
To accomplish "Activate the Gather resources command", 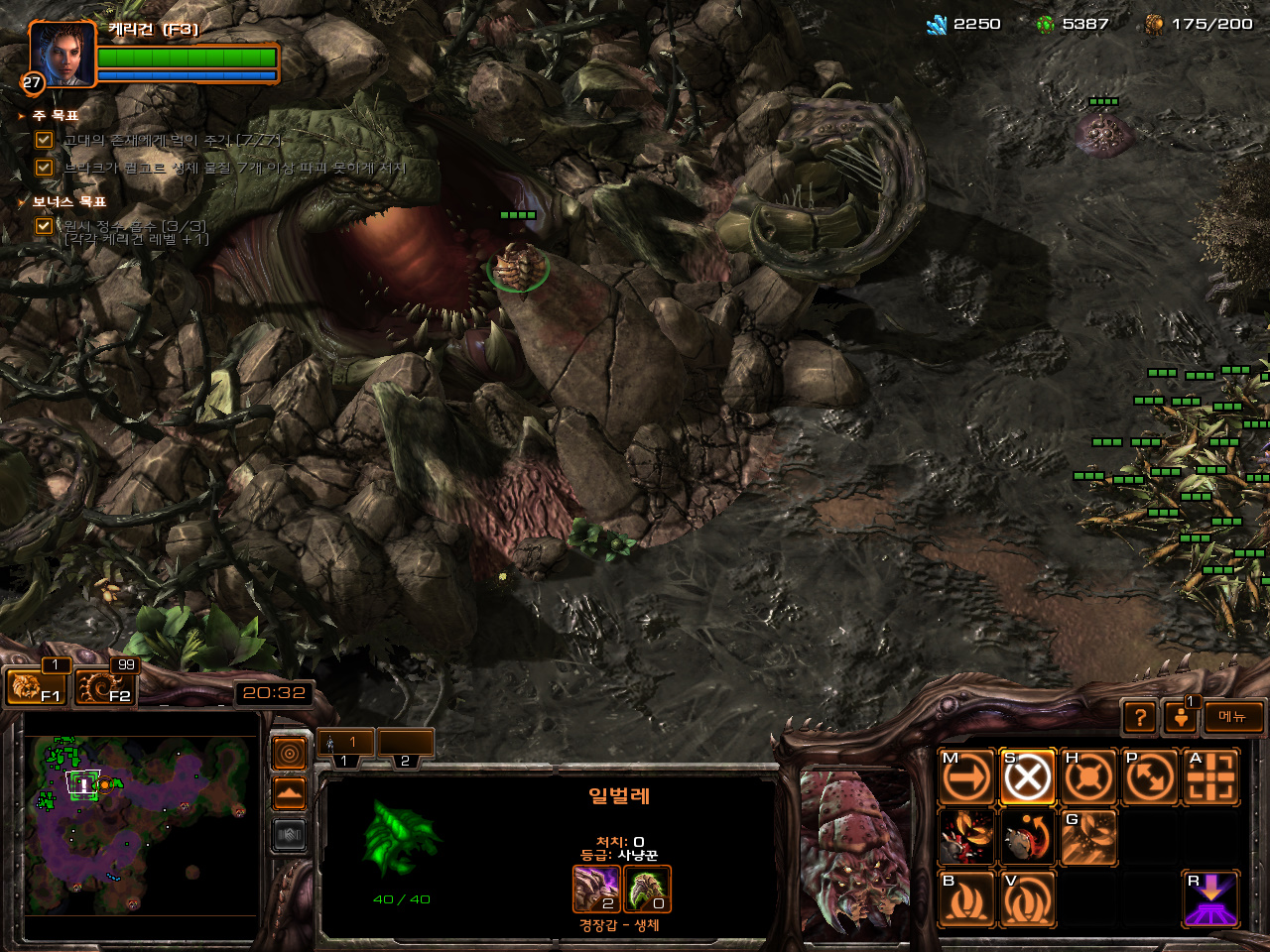I will 1088,838.
